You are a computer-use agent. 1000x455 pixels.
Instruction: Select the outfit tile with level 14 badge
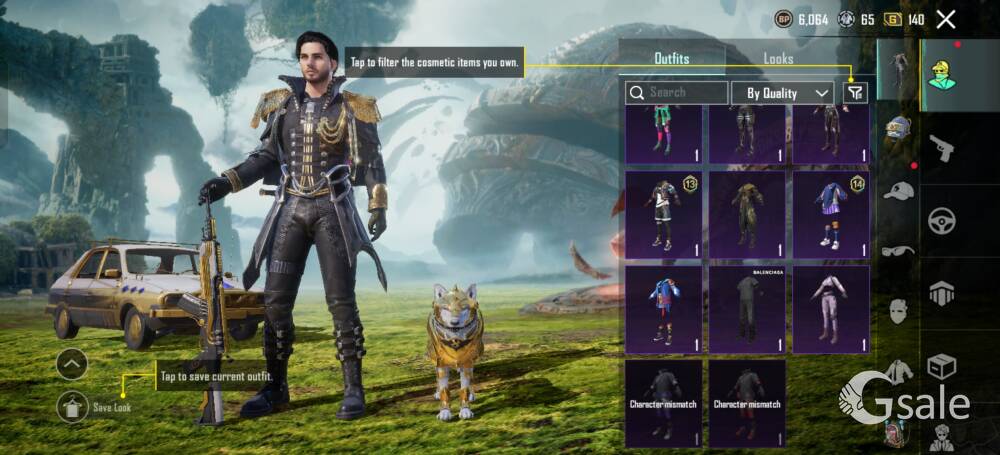(x=831, y=215)
